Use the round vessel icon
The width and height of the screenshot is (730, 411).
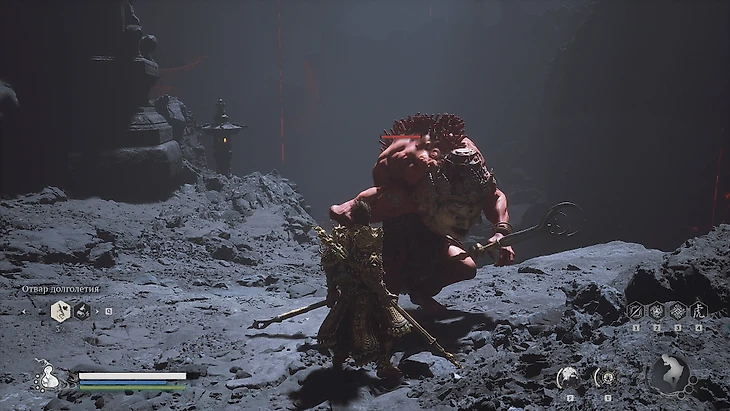pyautogui.click(x=607, y=377)
